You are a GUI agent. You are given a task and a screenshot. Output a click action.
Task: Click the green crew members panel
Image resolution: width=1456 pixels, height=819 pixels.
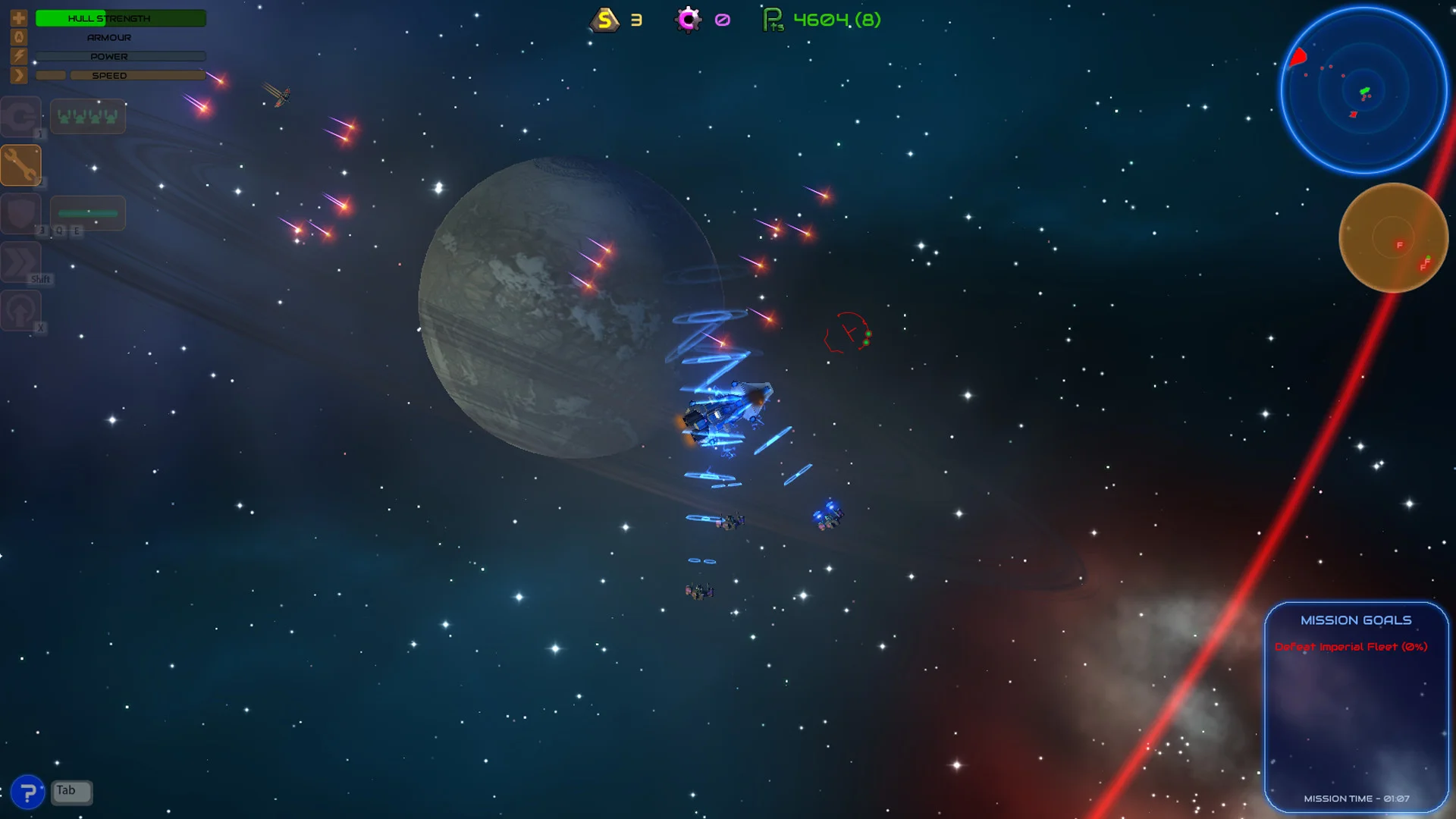click(x=88, y=115)
